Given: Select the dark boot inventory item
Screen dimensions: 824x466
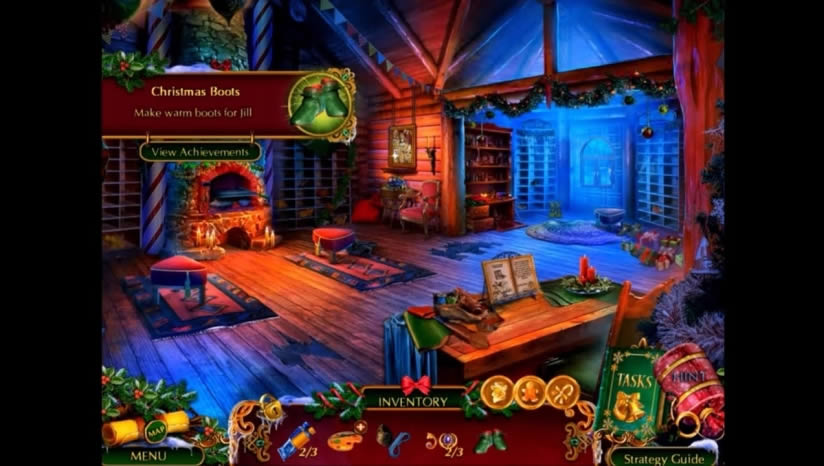Looking at the screenshot, I should (390, 435).
